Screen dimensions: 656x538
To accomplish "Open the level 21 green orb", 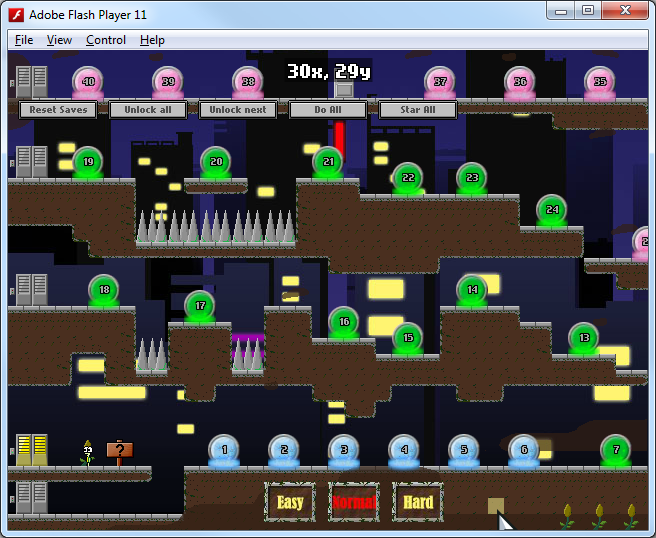I will pyautogui.click(x=328, y=162).
